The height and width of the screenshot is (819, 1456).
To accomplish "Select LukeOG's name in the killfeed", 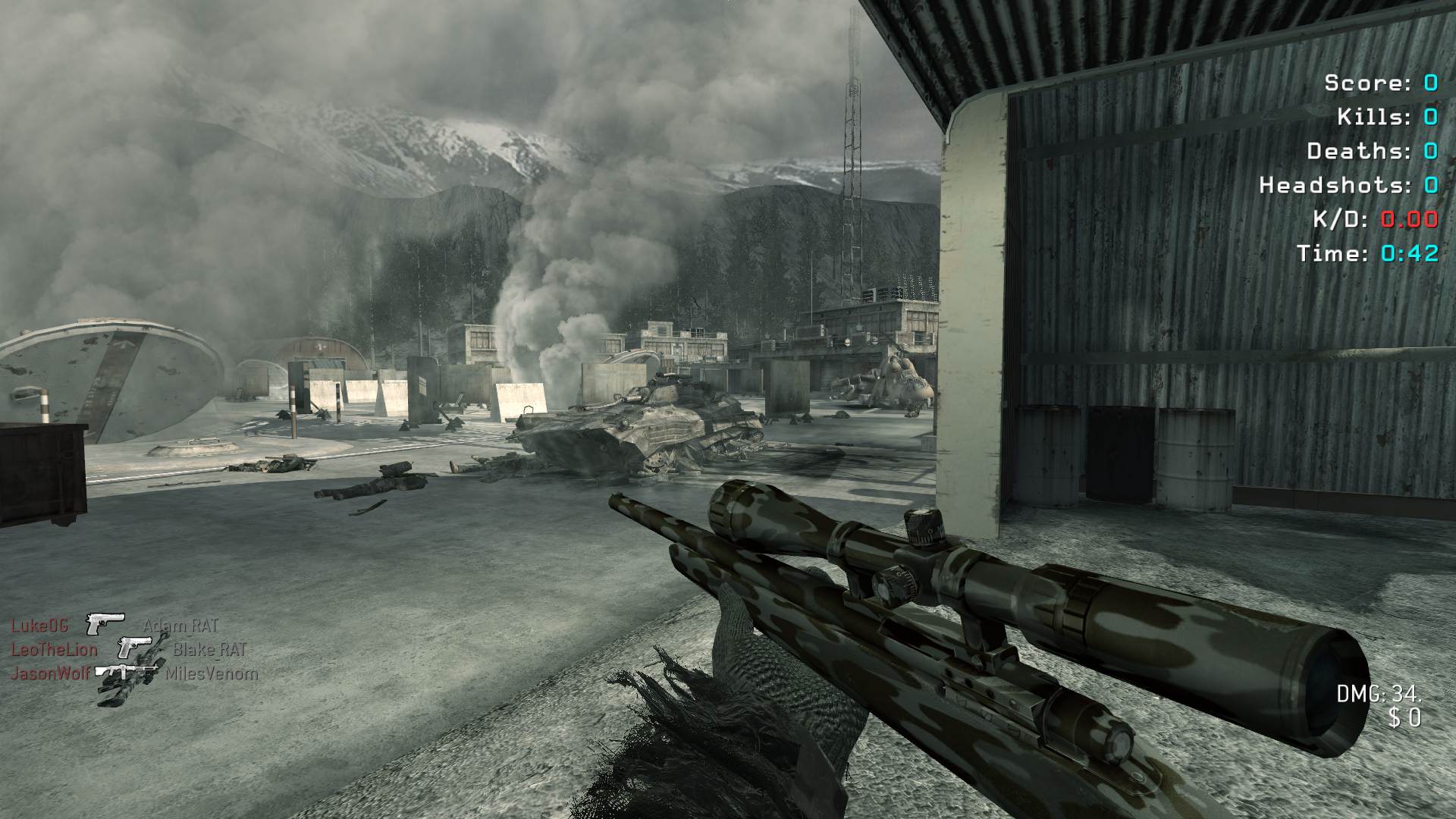I will tap(39, 626).
